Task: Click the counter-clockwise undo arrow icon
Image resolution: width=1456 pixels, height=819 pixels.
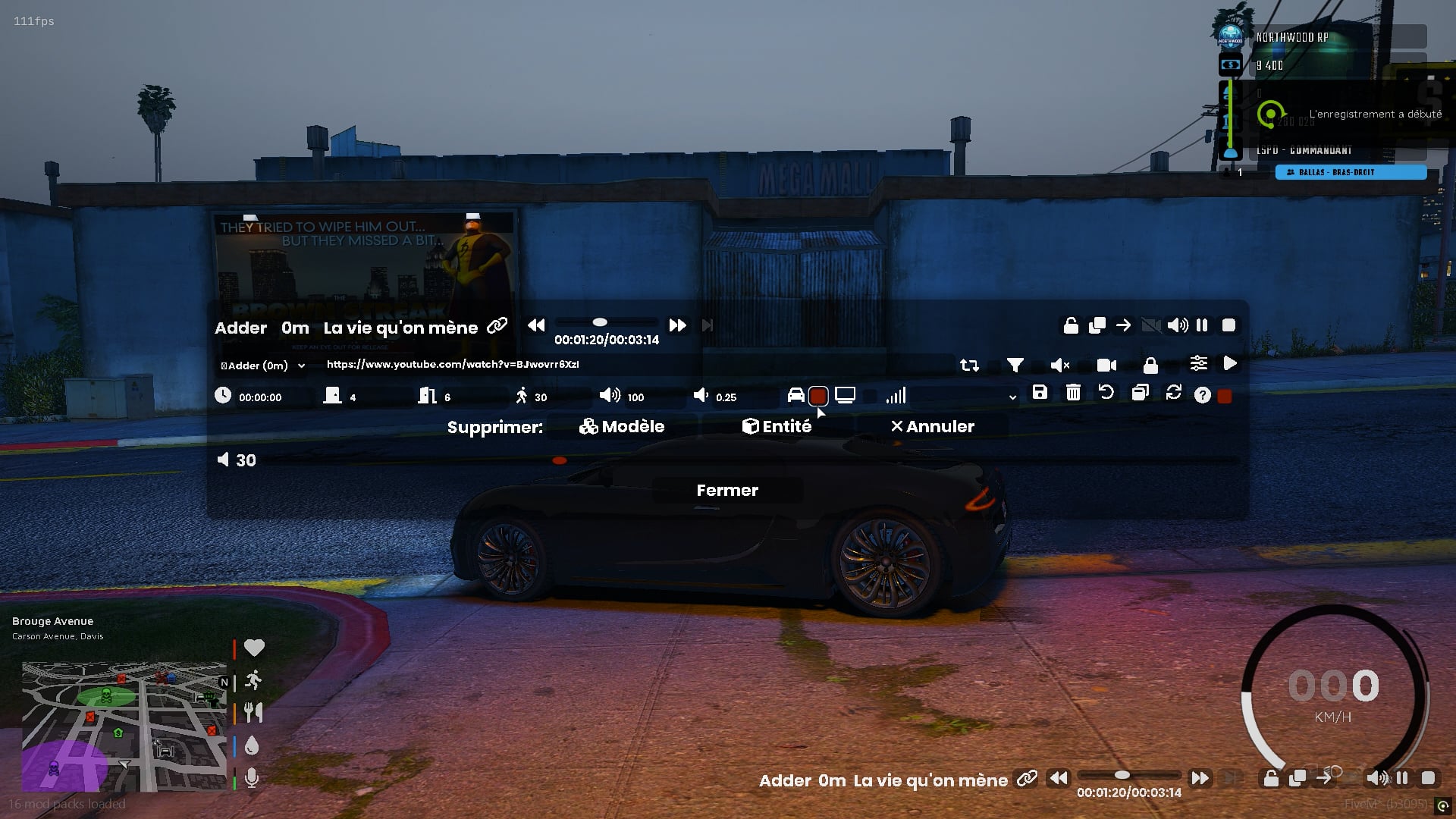Action: [1106, 393]
